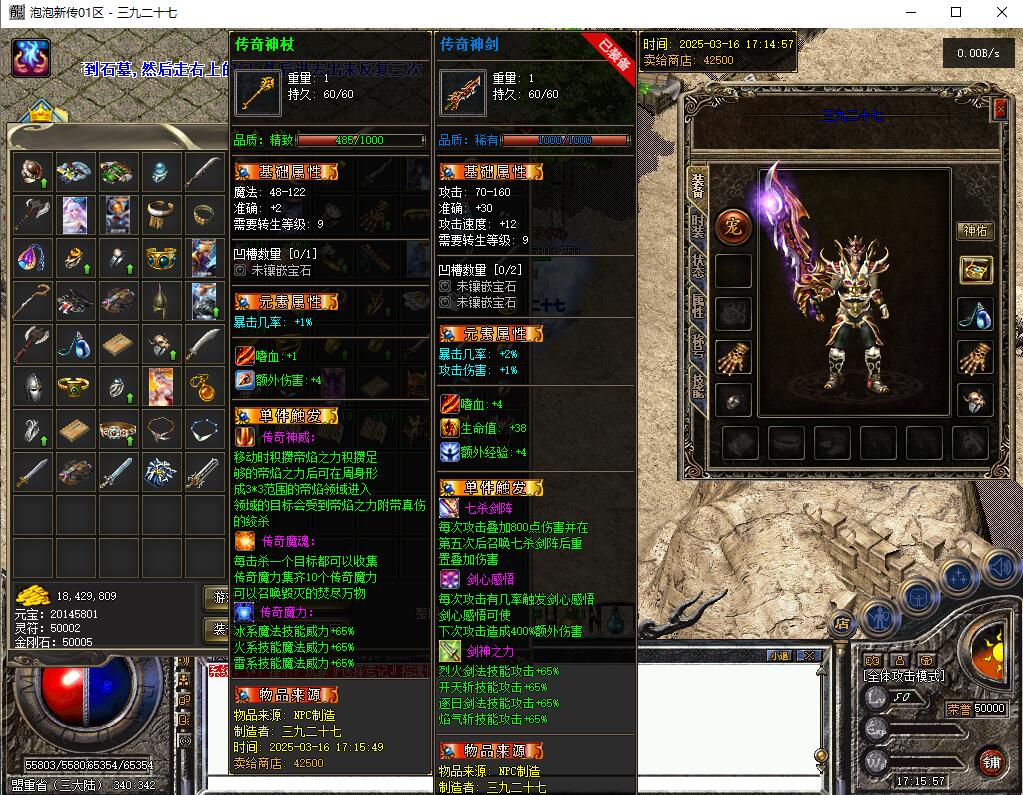
Task: Click the 全体攻击模式 attack mode label
Action: click(x=903, y=676)
